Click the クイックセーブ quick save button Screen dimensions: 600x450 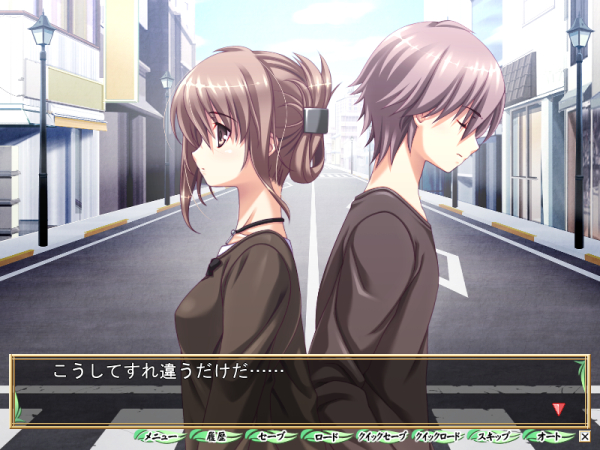(382, 437)
